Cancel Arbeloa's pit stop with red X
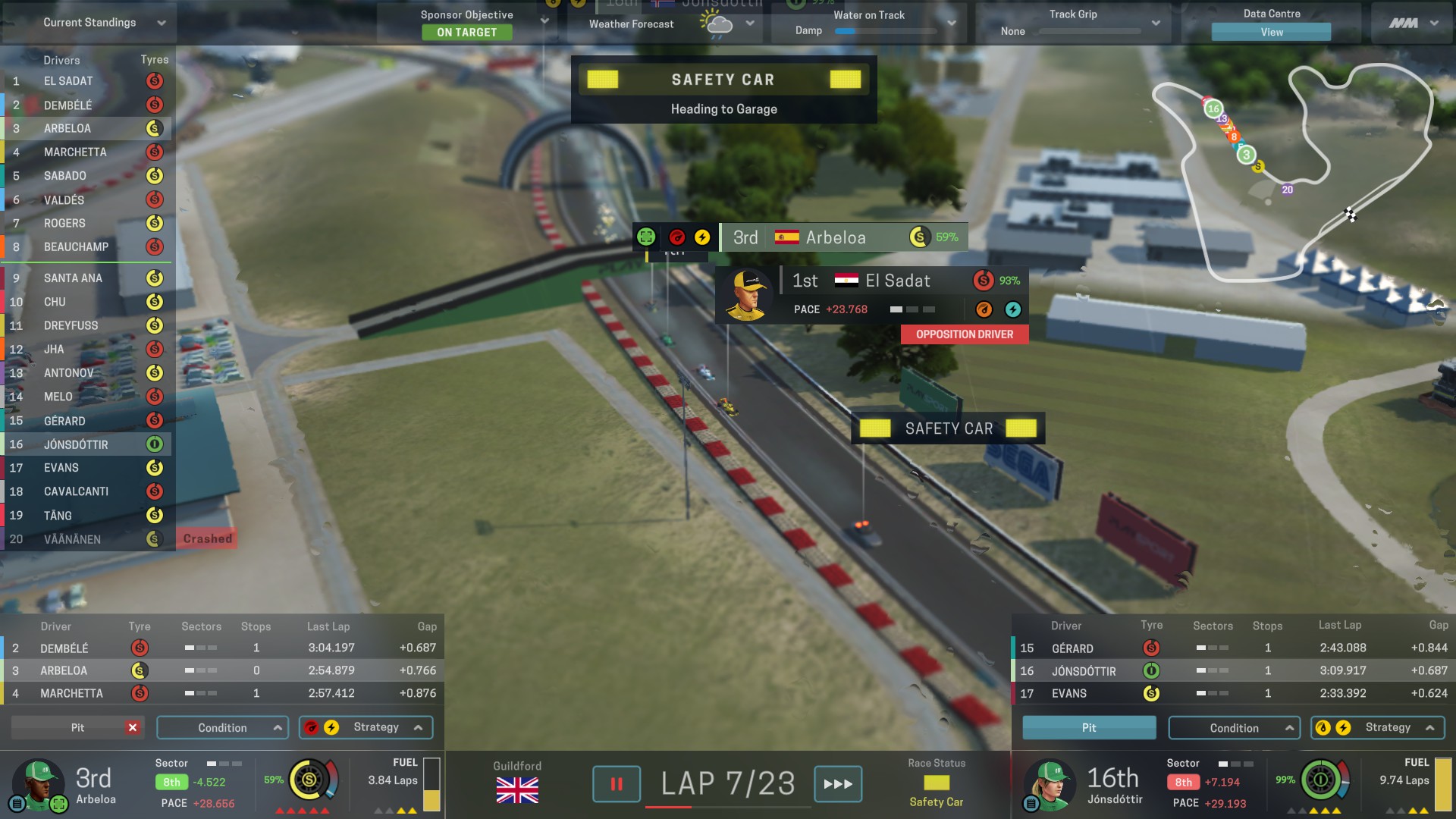Viewport: 1456px width, 819px height. (133, 728)
